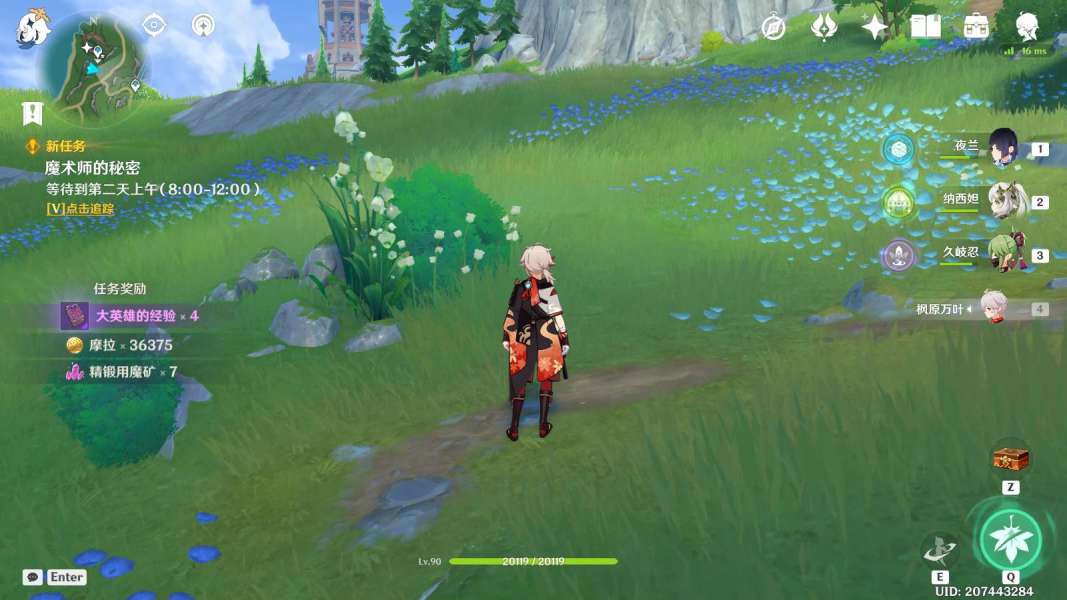Unleash the green leaf elemental burst
The width and height of the screenshot is (1067, 600).
point(1010,540)
